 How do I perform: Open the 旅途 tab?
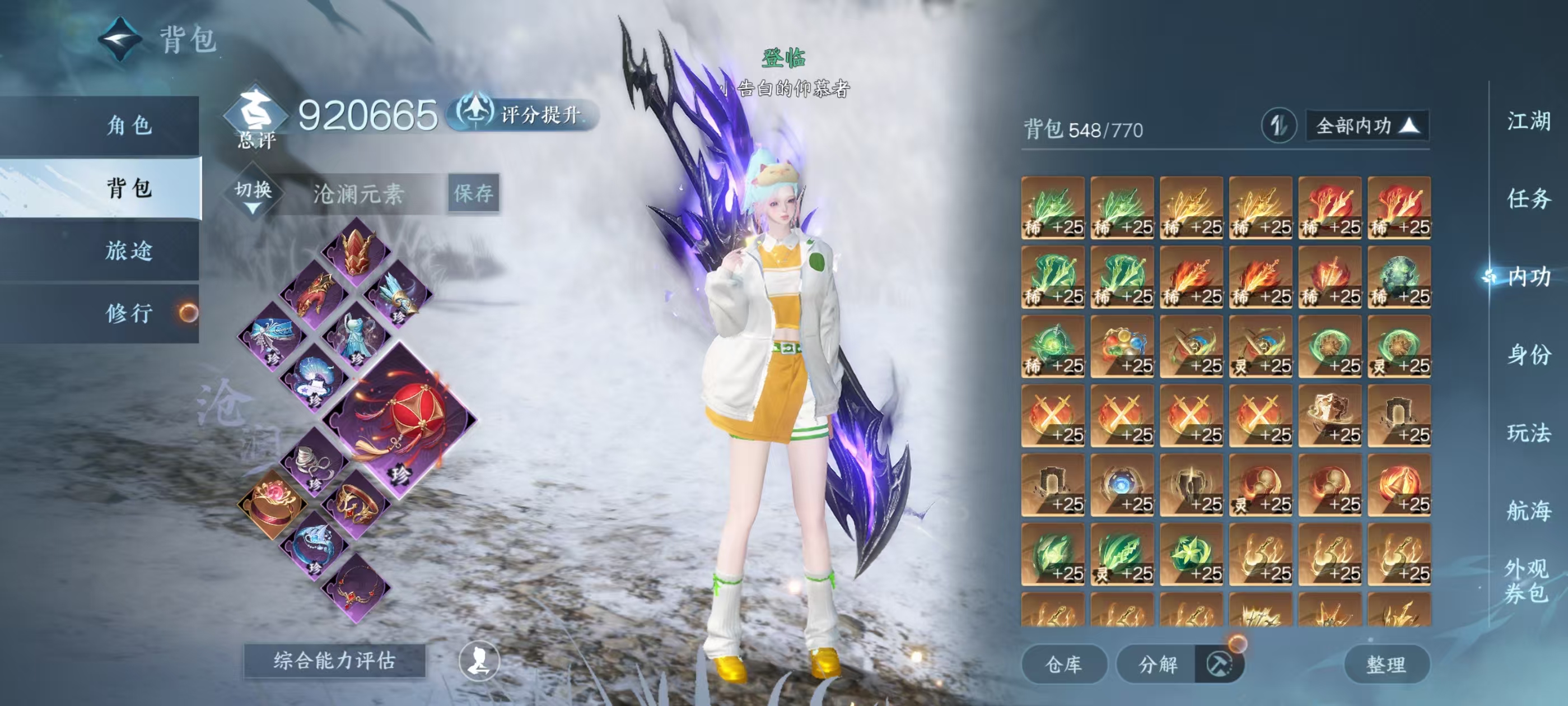tap(129, 251)
